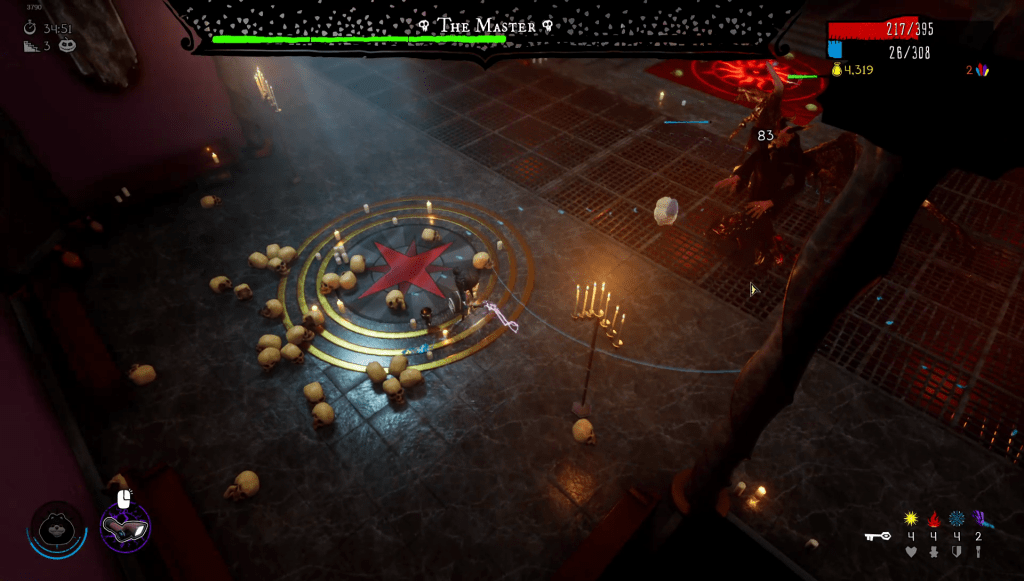Click the grey heart stat icon
This screenshot has height=581, width=1024.
pos(910,551)
